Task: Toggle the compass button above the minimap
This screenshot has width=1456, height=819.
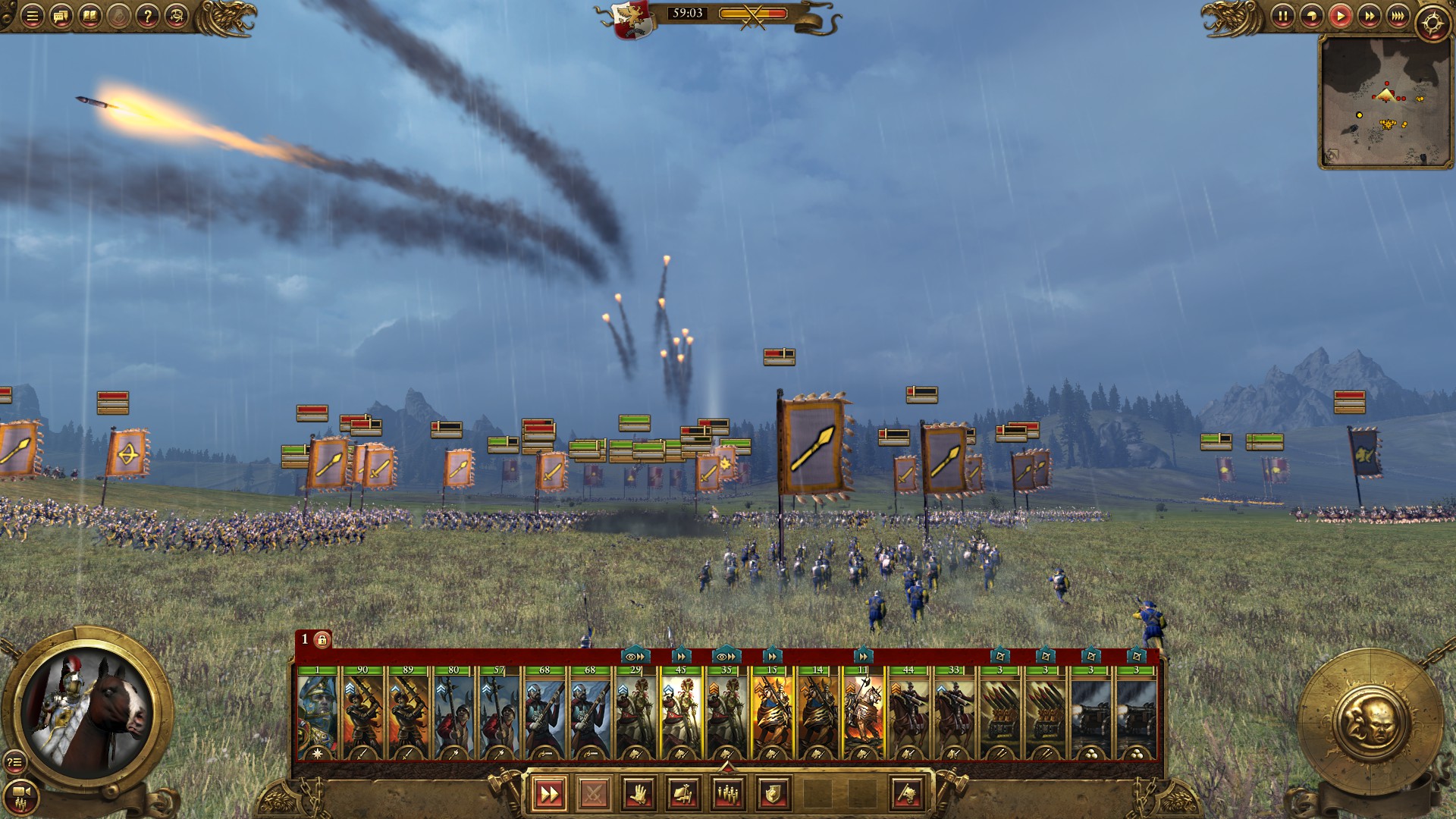Action: pos(1432,23)
